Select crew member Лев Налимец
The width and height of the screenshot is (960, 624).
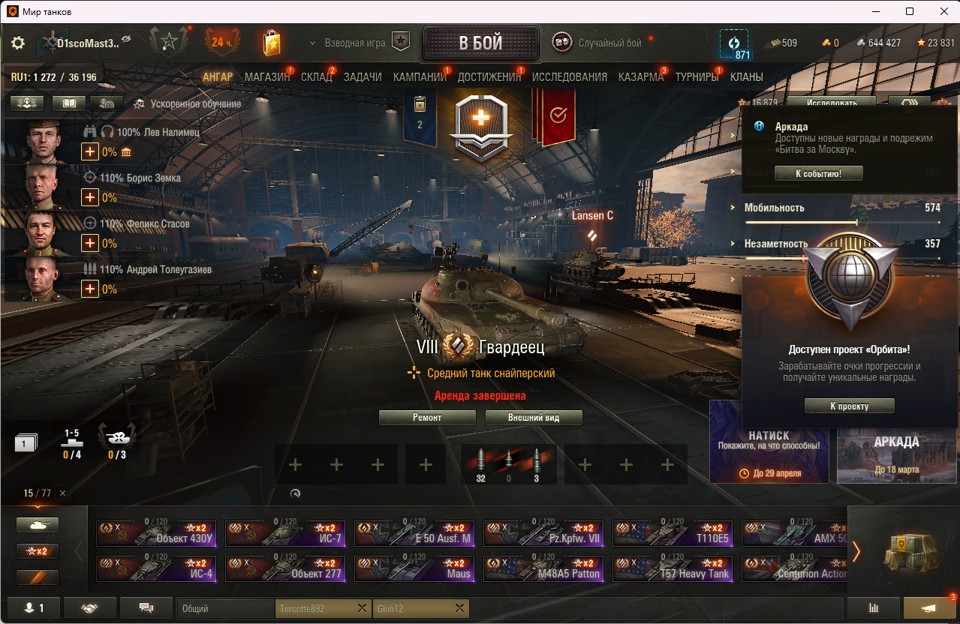click(158, 131)
